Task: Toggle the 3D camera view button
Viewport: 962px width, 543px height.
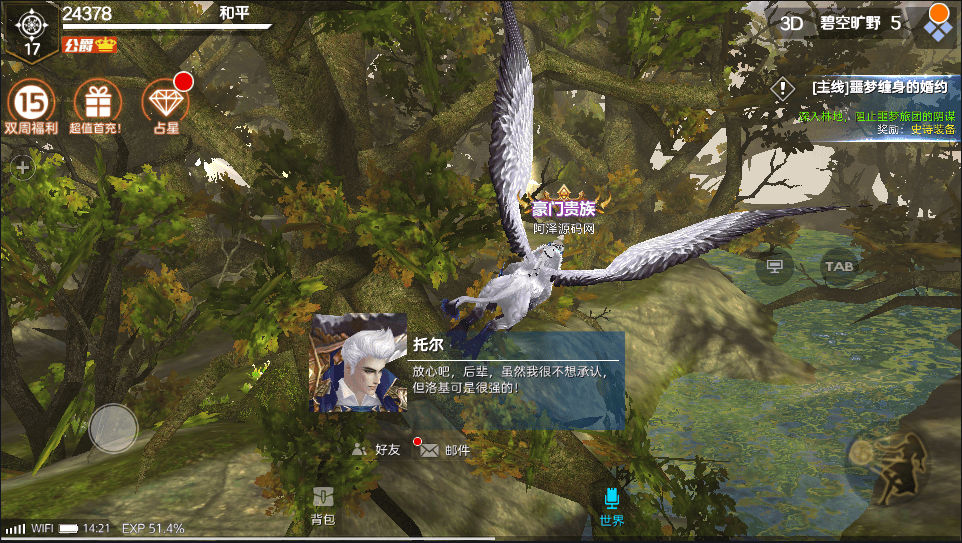Action: pos(791,23)
